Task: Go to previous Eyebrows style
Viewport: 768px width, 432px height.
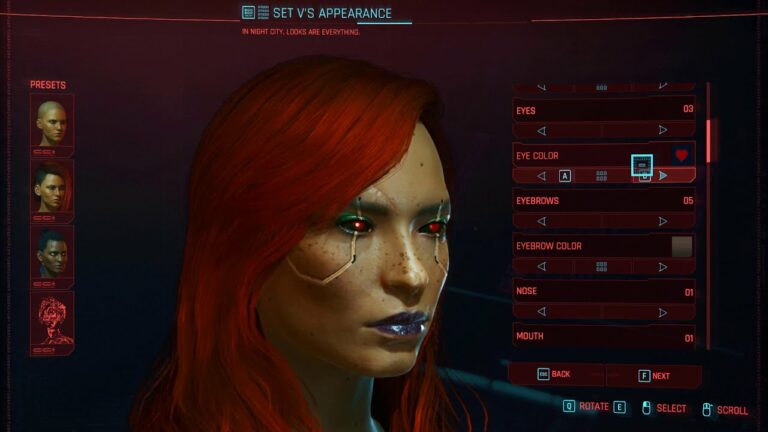Action: [x=542, y=221]
